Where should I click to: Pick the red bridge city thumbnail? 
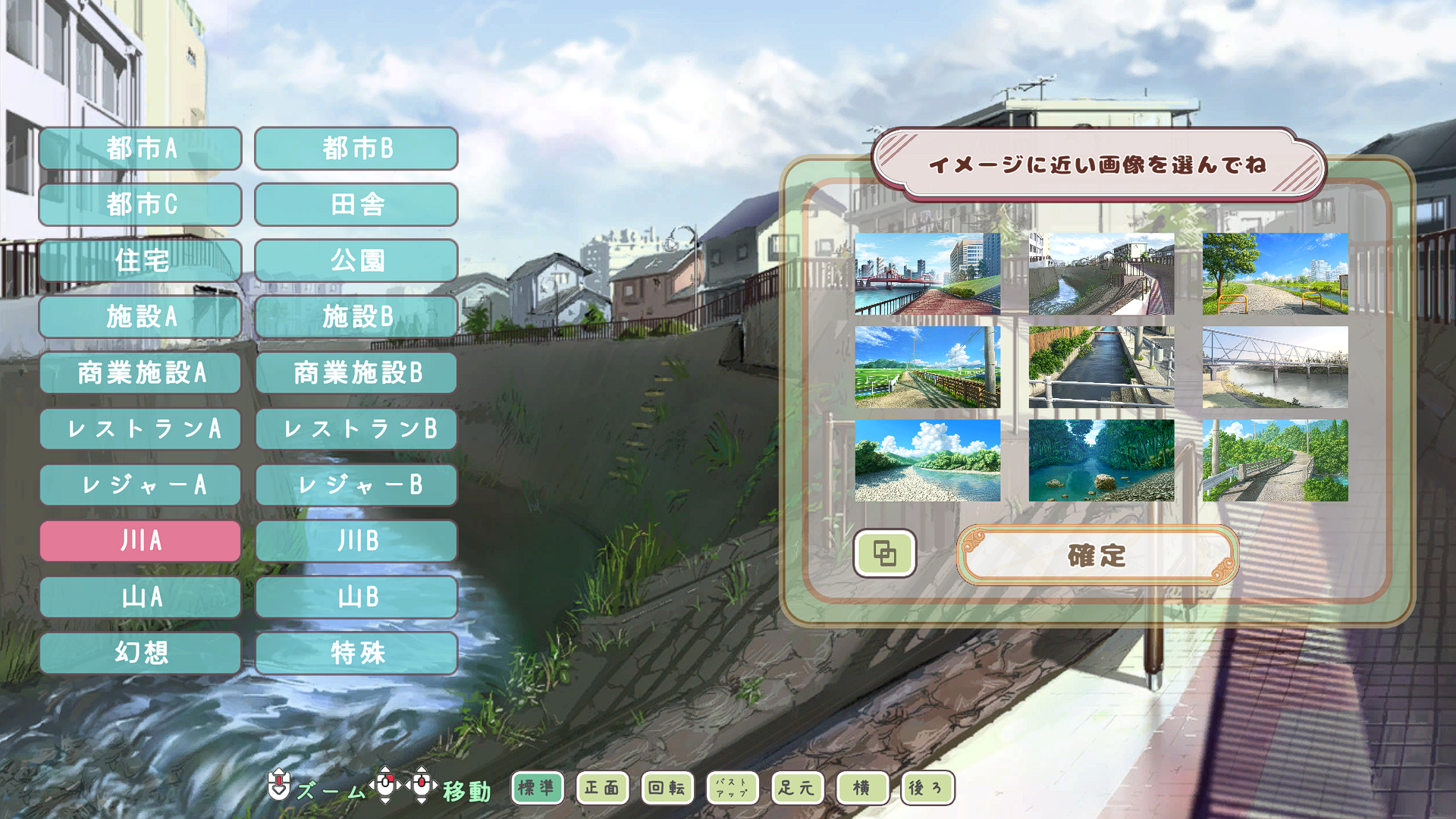click(927, 274)
